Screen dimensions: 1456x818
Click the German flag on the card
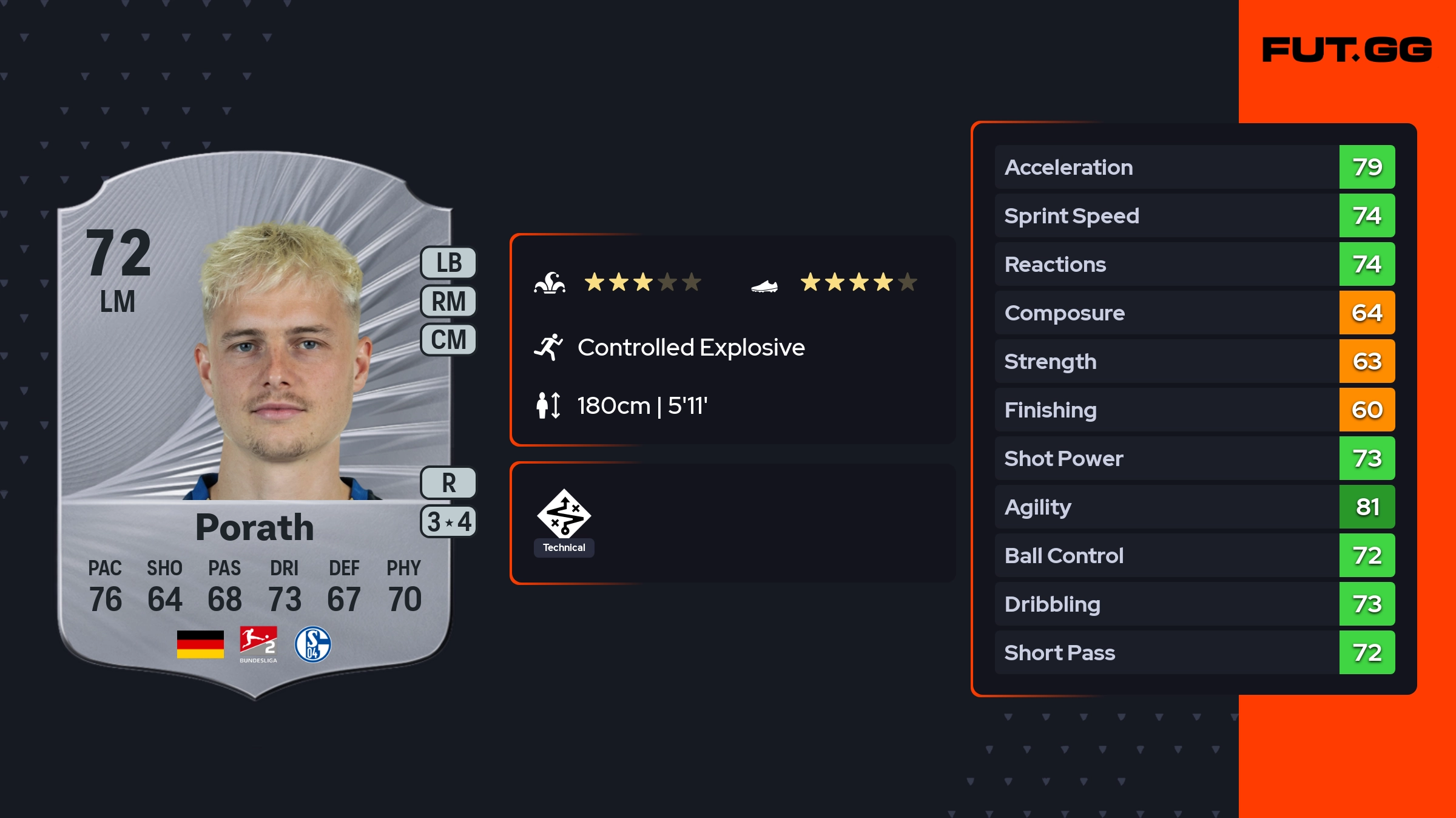[200, 644]
